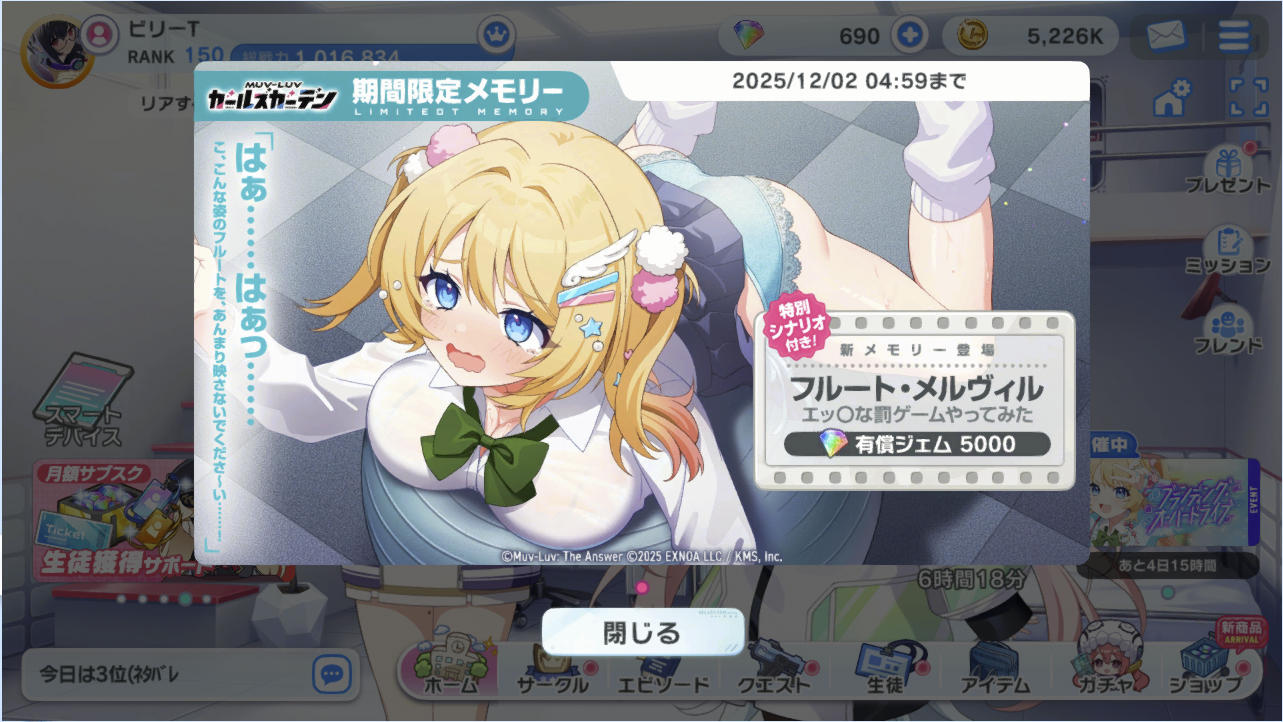Open the フレンド friends screen

pyautogui.click(x=1227, y=330)
